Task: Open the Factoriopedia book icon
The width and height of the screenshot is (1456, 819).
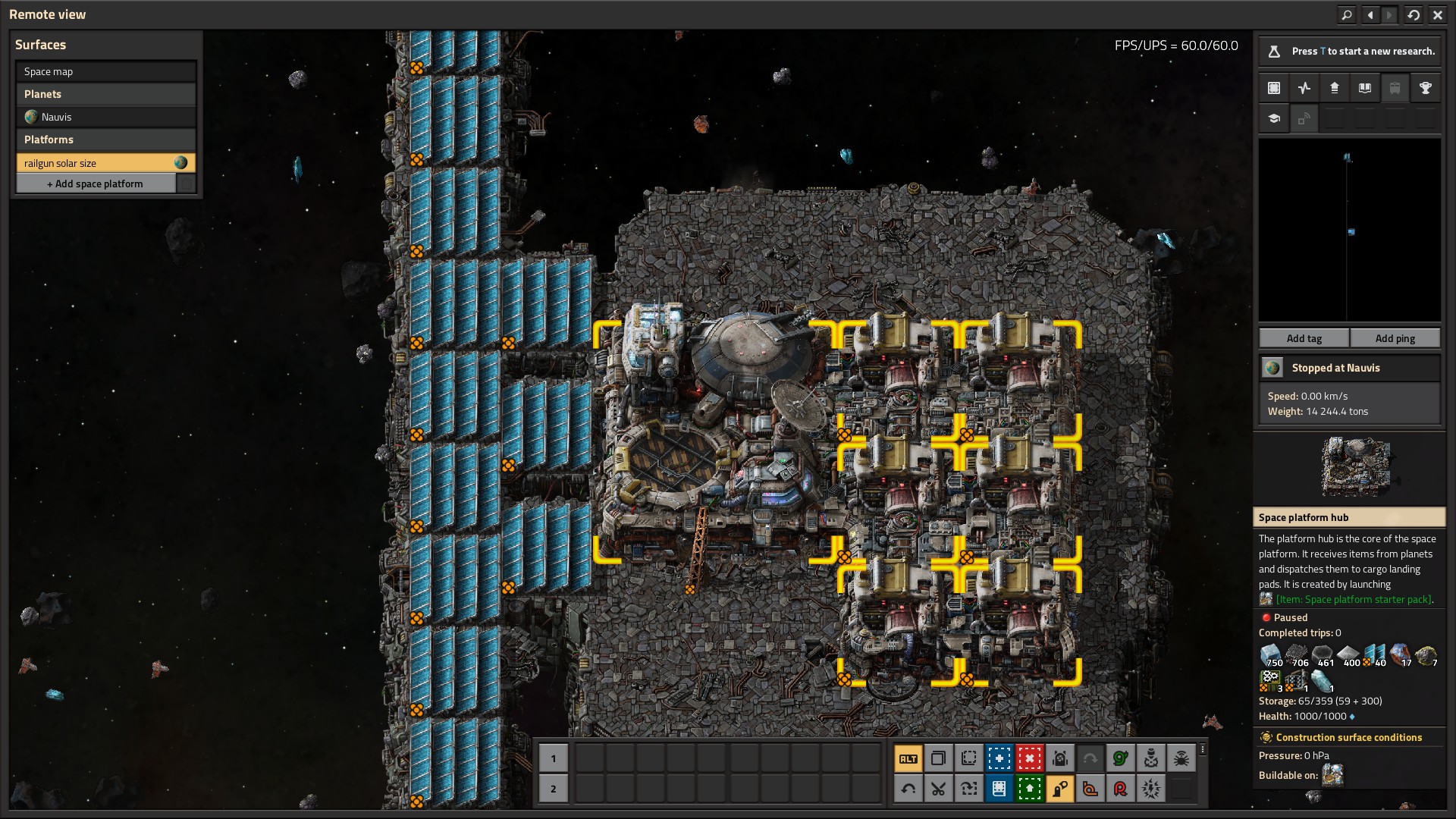Action: (x=1364, y=88)
